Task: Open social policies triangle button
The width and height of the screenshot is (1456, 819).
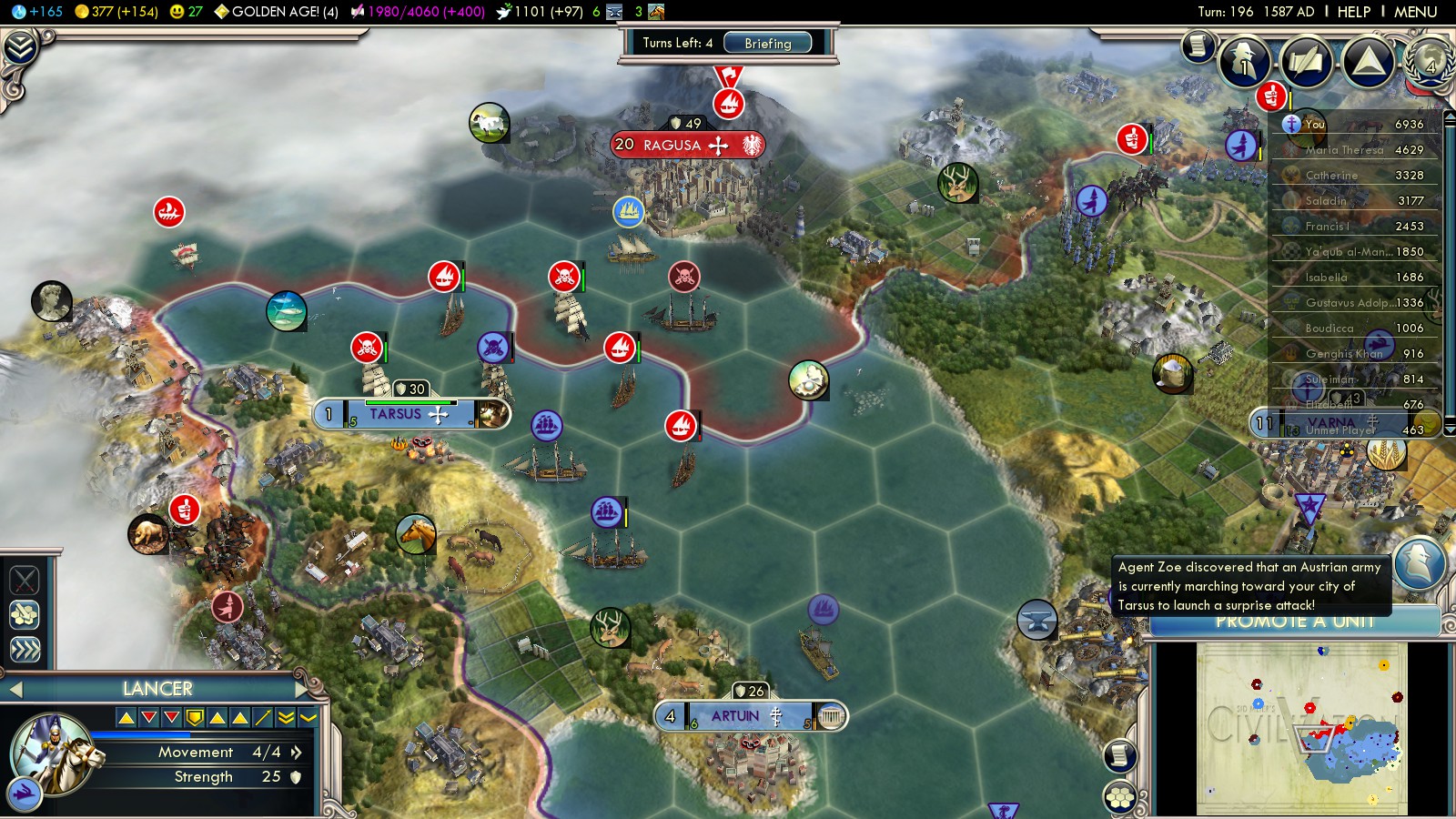Action: click(x=1368, y=62)
